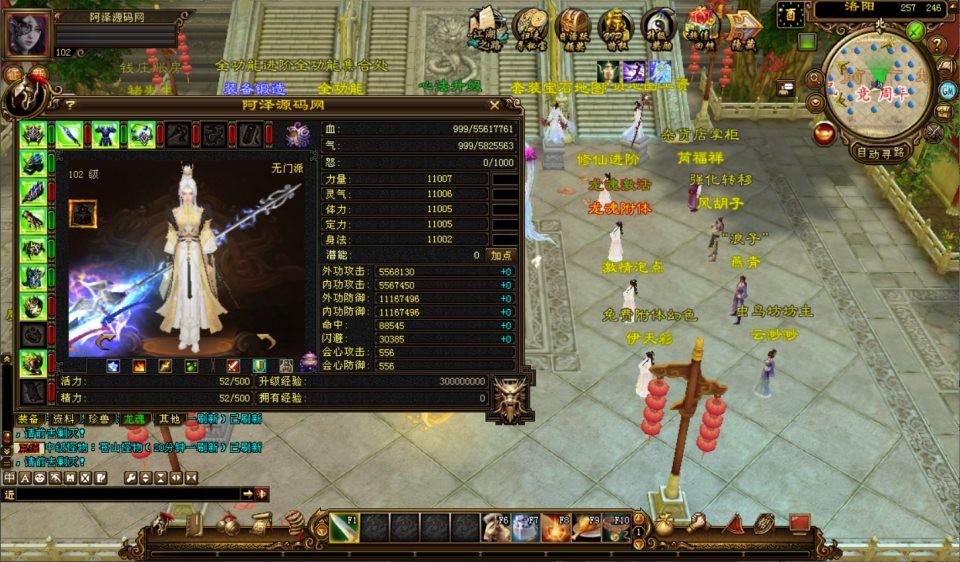Click the 自动寻路 auto-pathfinding button
The image size is (960, 562).
click(x=880, y=153)
